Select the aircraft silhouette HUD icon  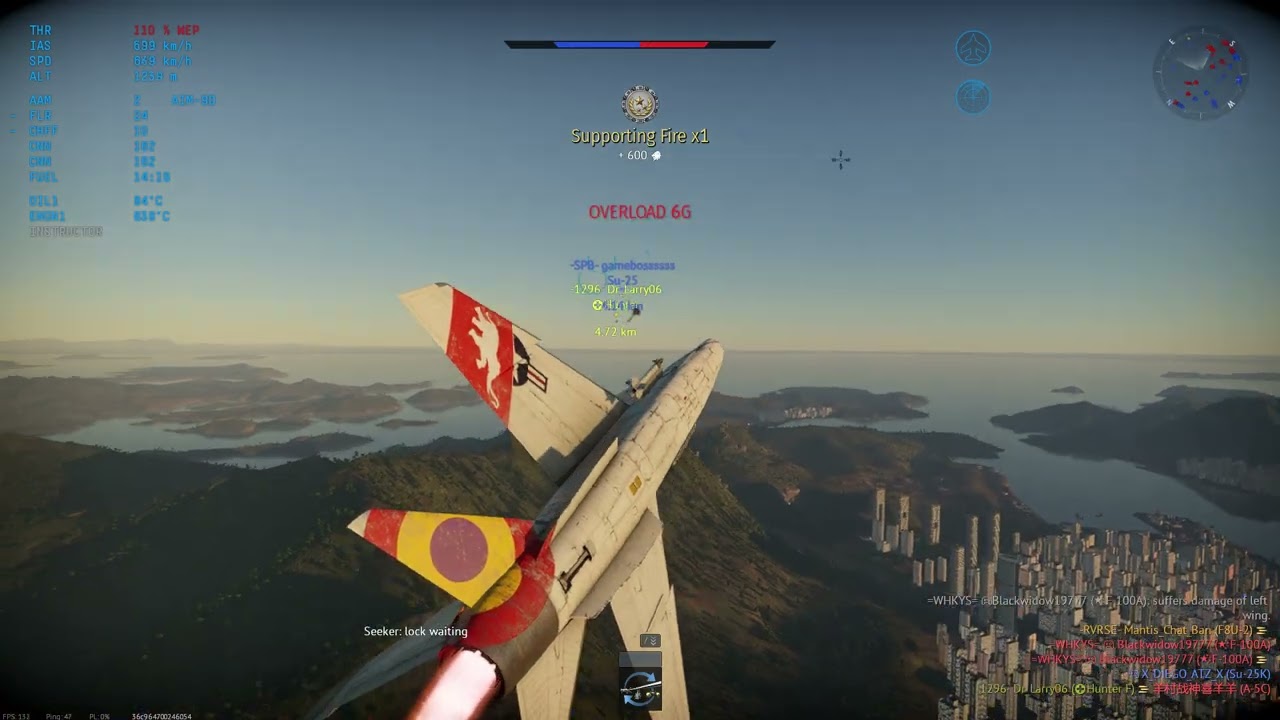coord(973,48)
